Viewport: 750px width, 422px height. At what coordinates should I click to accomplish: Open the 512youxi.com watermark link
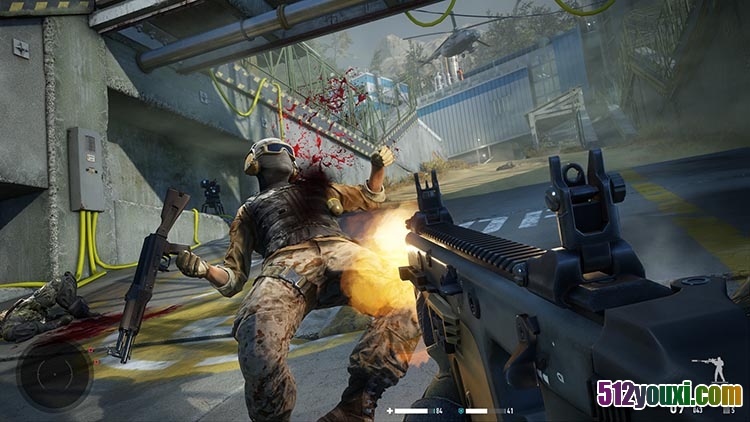click(x=669, y=394)
